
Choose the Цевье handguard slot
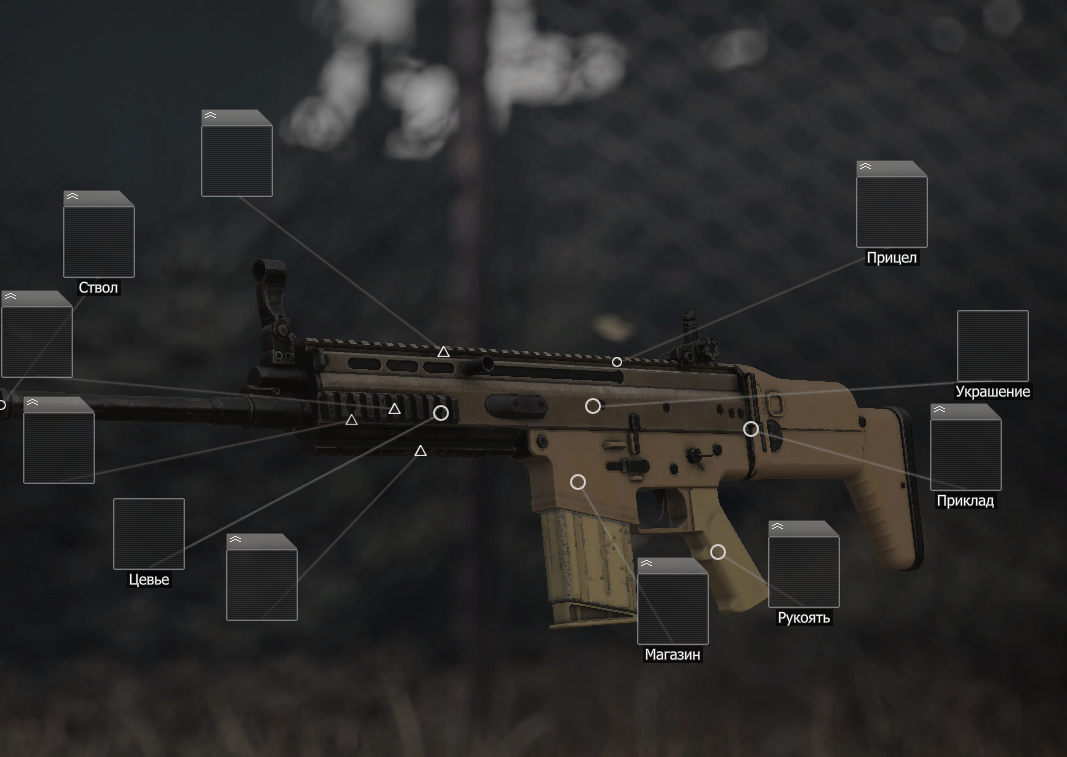(148, 534)
